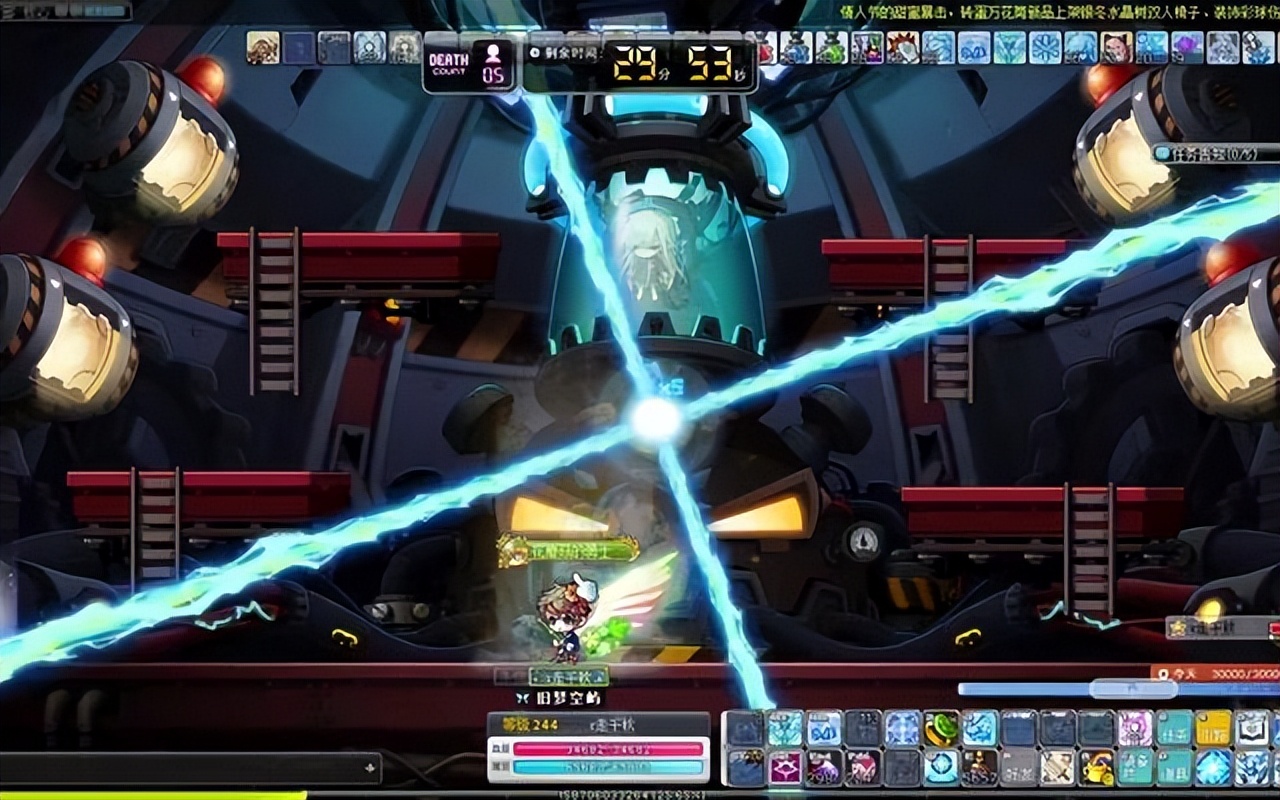Use the crossed swords skill slot
The image size is (1280, 800).
1057,767
